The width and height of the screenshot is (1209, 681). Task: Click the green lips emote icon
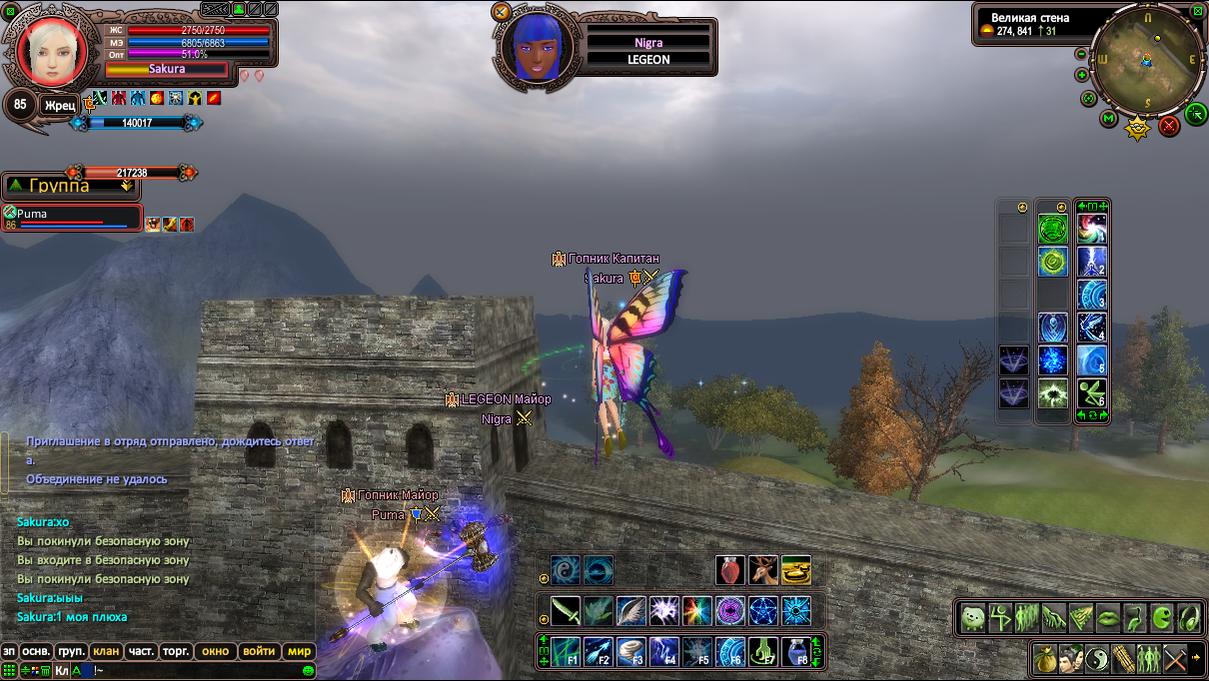(x=1109, y=618)
